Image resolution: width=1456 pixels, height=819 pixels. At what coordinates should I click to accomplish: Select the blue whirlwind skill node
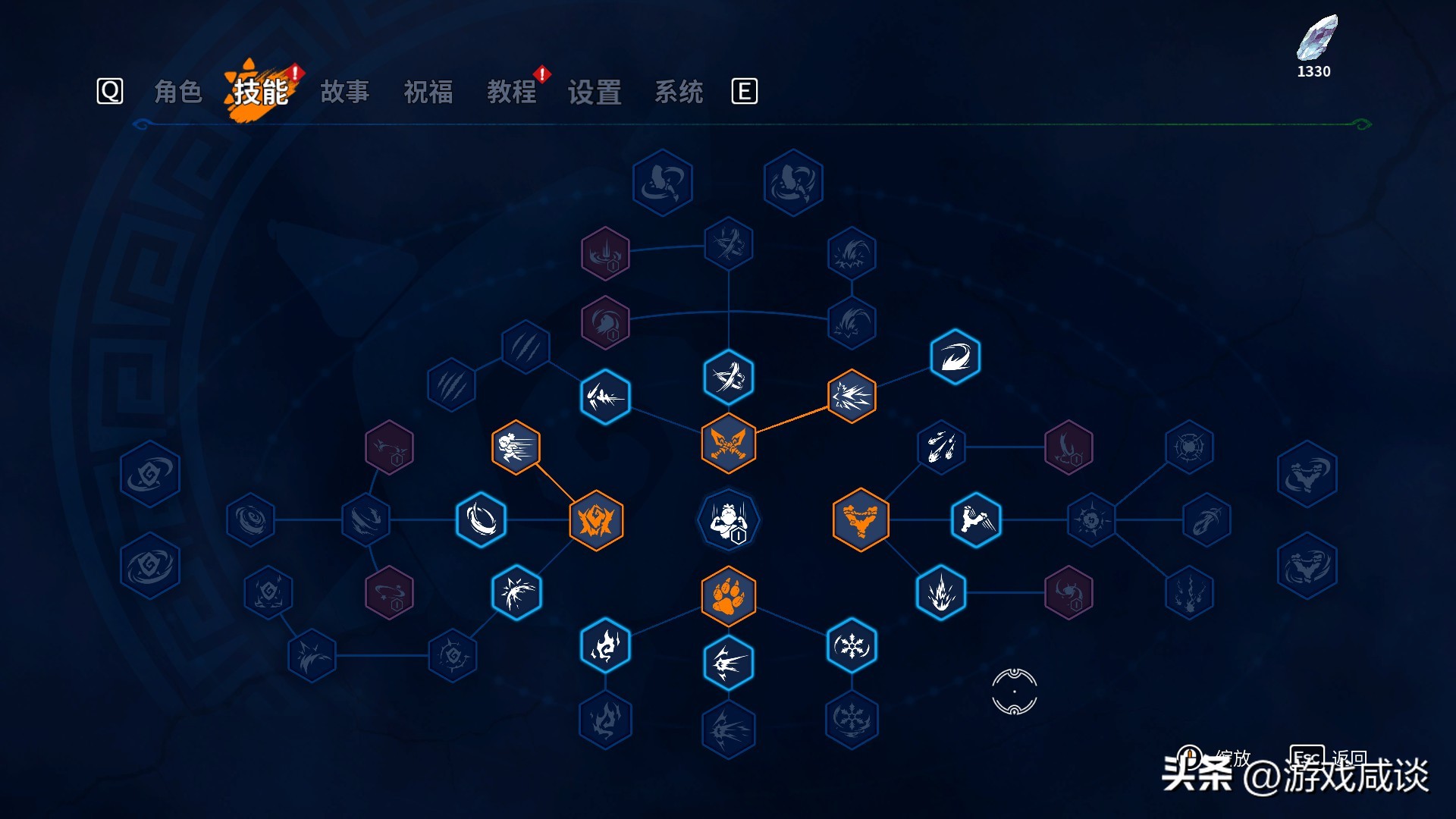pyautogui.click(x=481, y=520)
